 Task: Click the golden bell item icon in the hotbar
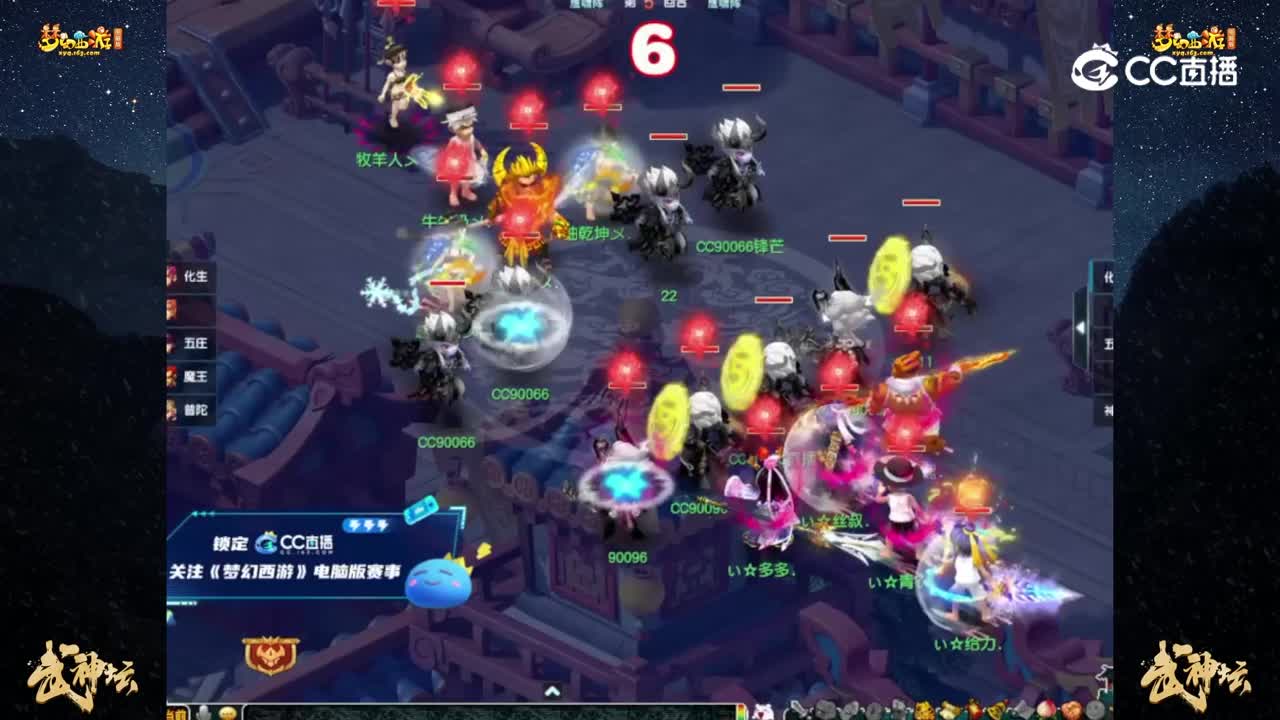pyautogui.click(x=995, y=709)
